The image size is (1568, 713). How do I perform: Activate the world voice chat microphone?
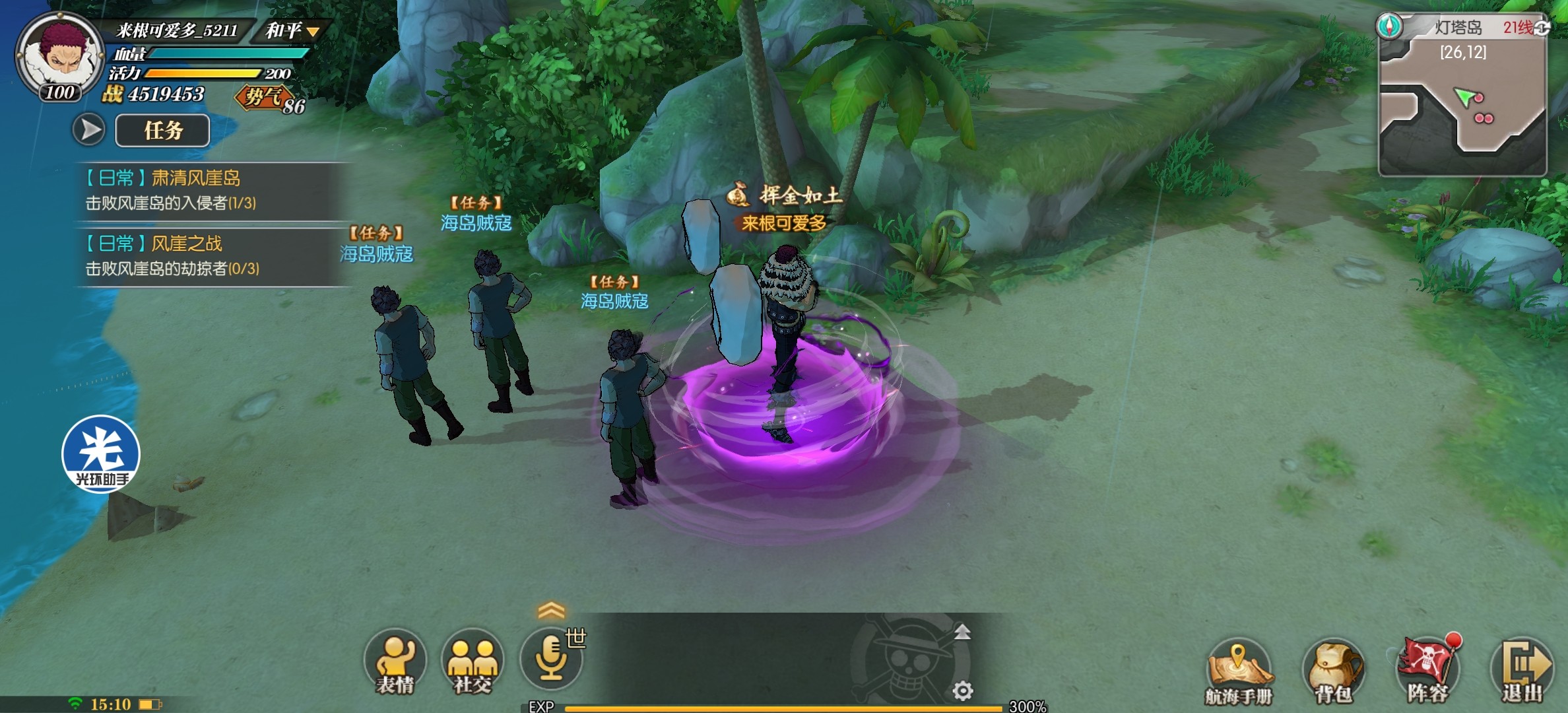click(551, 659)
